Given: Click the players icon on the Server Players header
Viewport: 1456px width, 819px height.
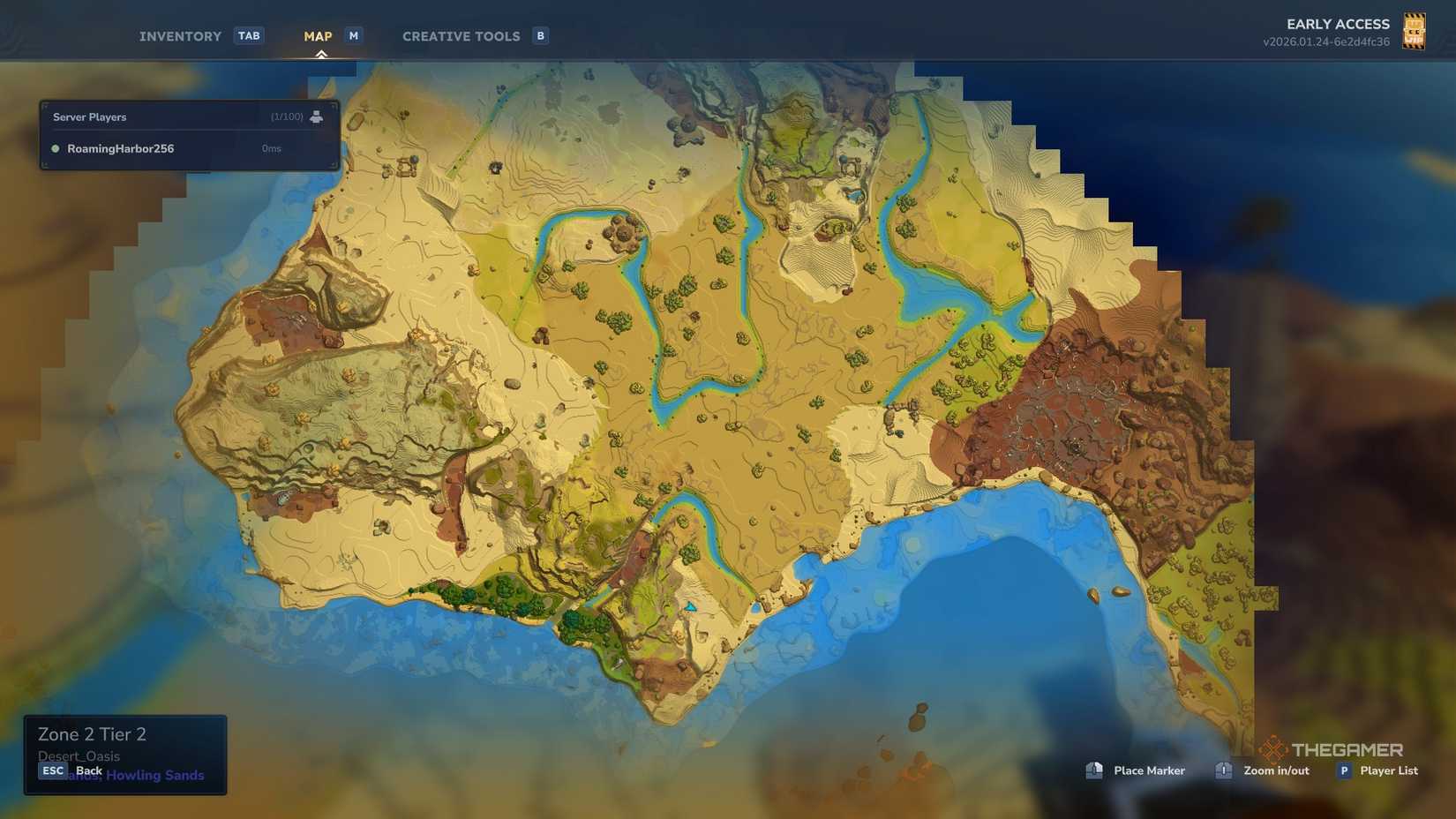Looking at the screenshot, I should coord(318,116).
